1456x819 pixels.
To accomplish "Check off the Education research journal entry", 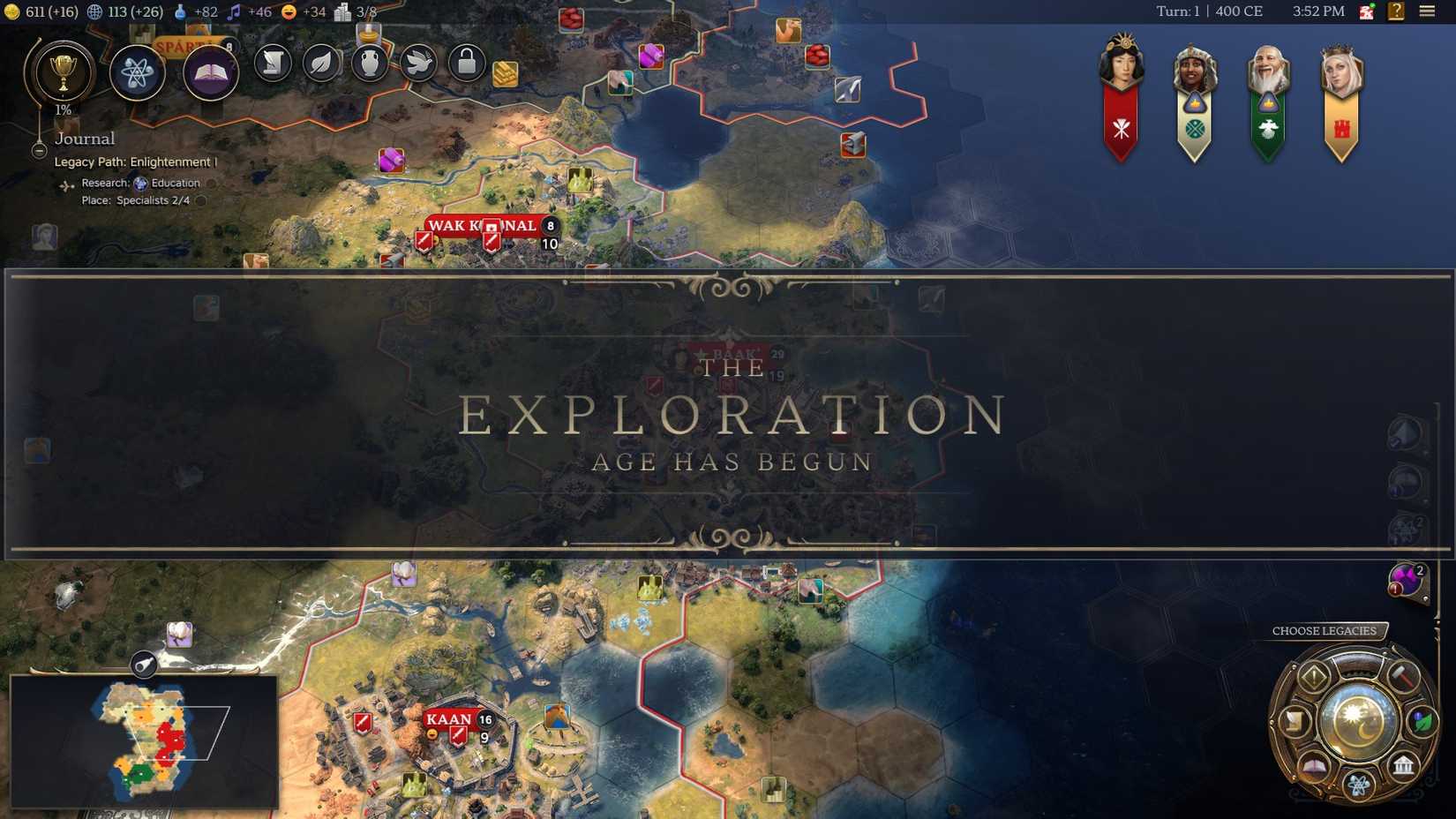I will [x=212, y=184].
